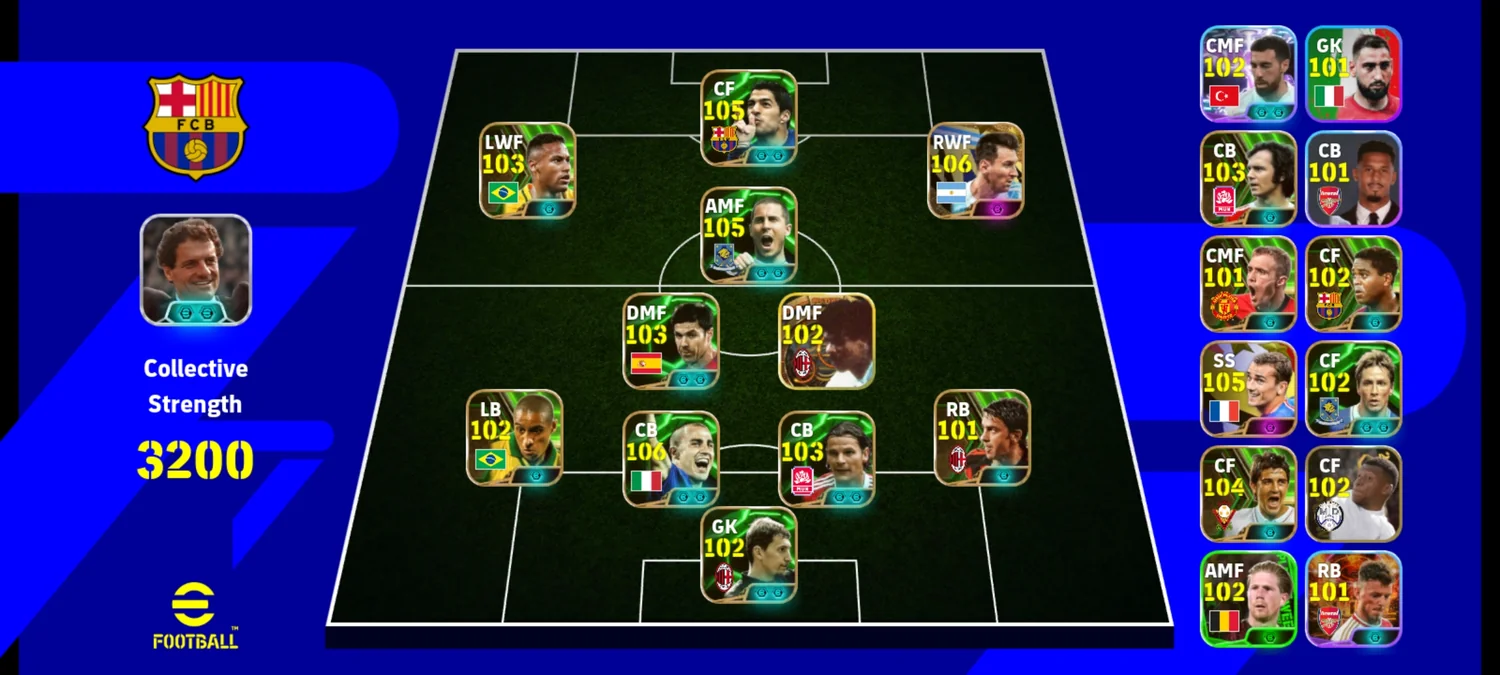The width and height of the screenshot is (1500, 675).
Task: Pick substitute CF 104 card
Action: pos(1248,494)
